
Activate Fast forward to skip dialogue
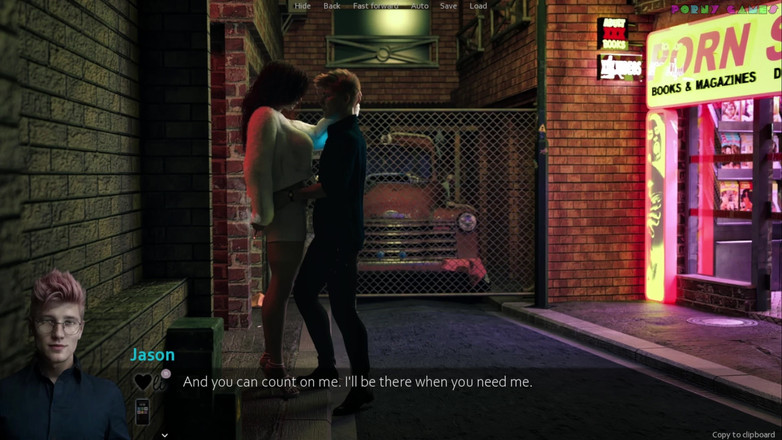(375, 6)
